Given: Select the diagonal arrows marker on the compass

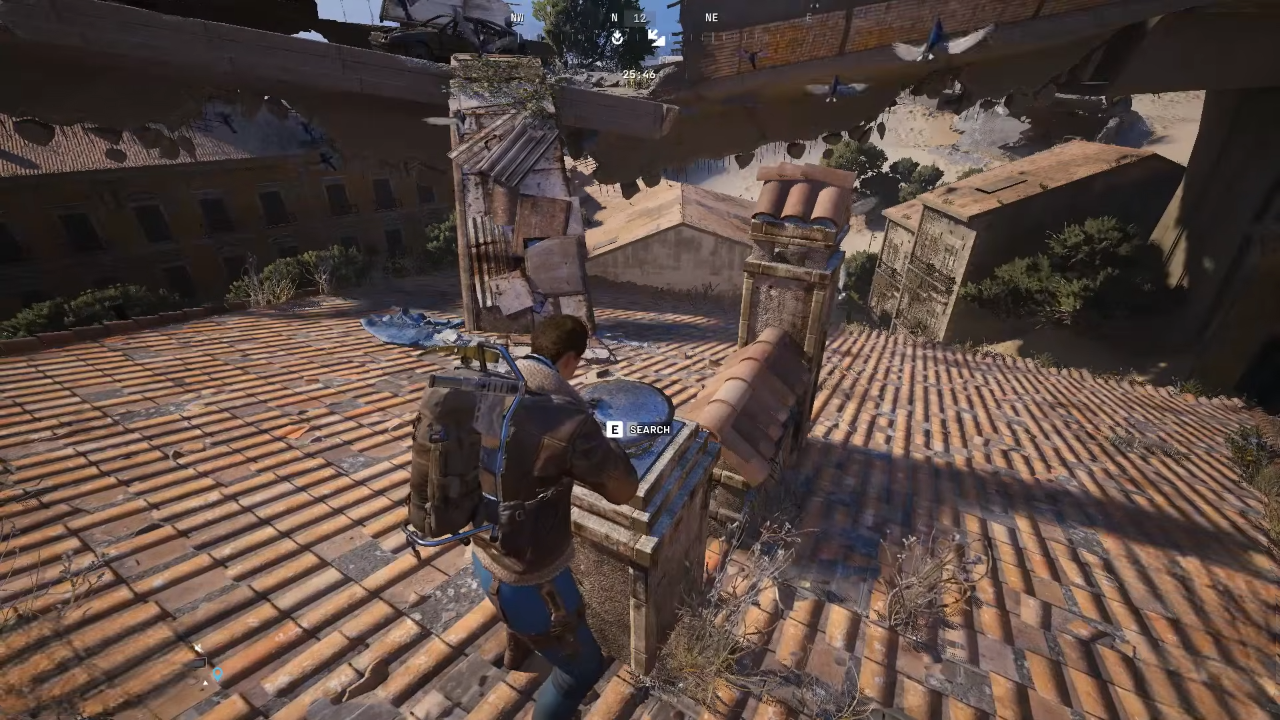Looking at the screenshot, I should [x=656, y=38].
